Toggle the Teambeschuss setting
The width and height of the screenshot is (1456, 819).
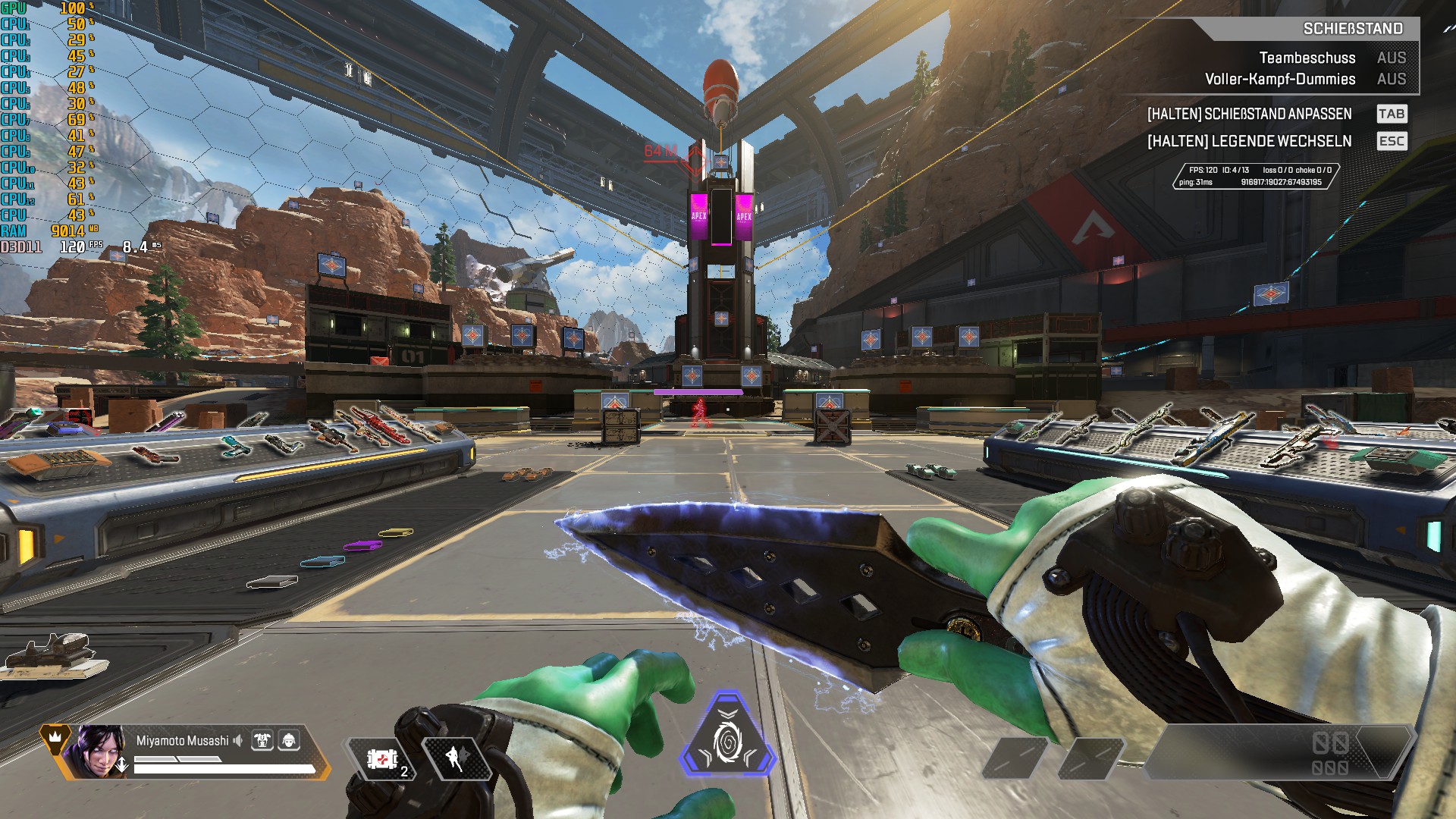(x=1391, y=58)
